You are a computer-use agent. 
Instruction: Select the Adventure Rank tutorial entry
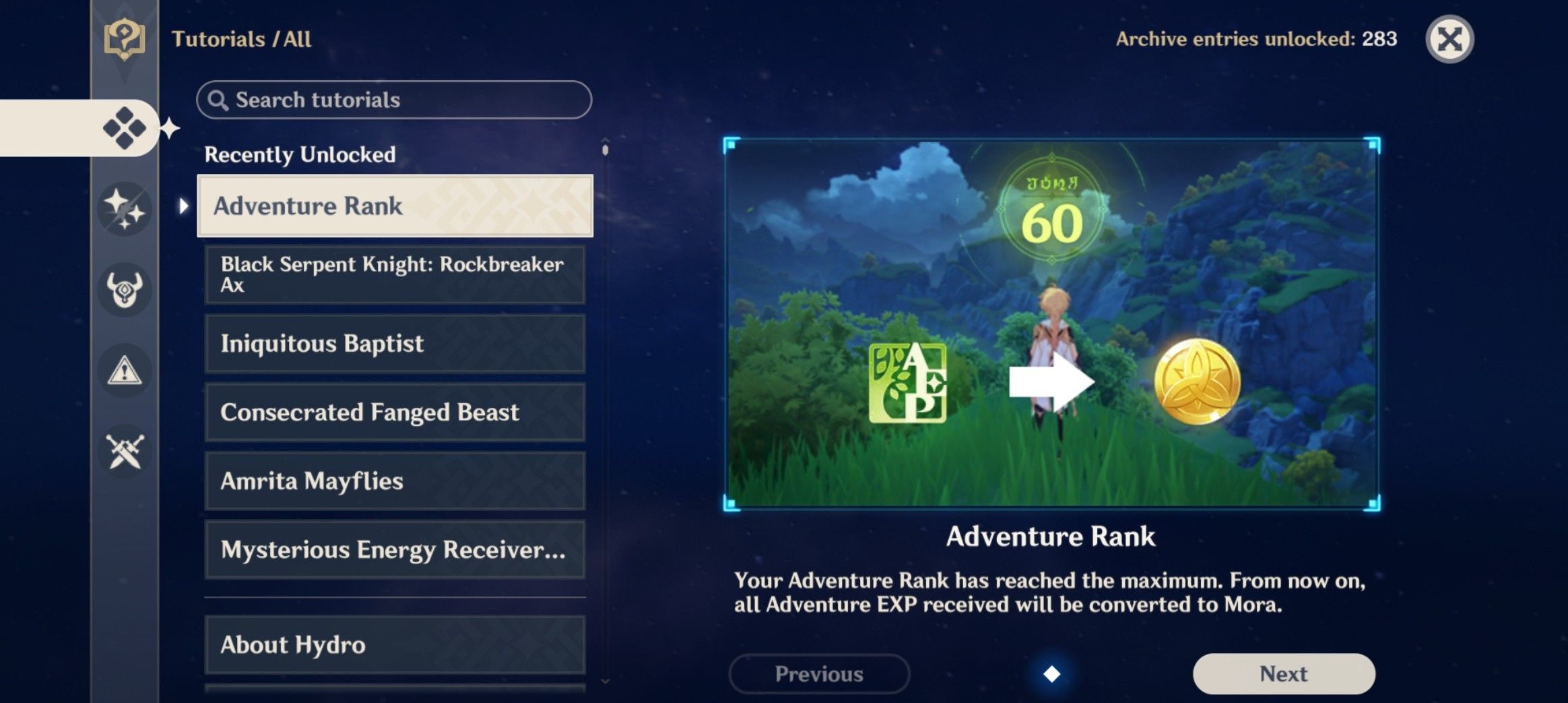(x=394, y=206)
